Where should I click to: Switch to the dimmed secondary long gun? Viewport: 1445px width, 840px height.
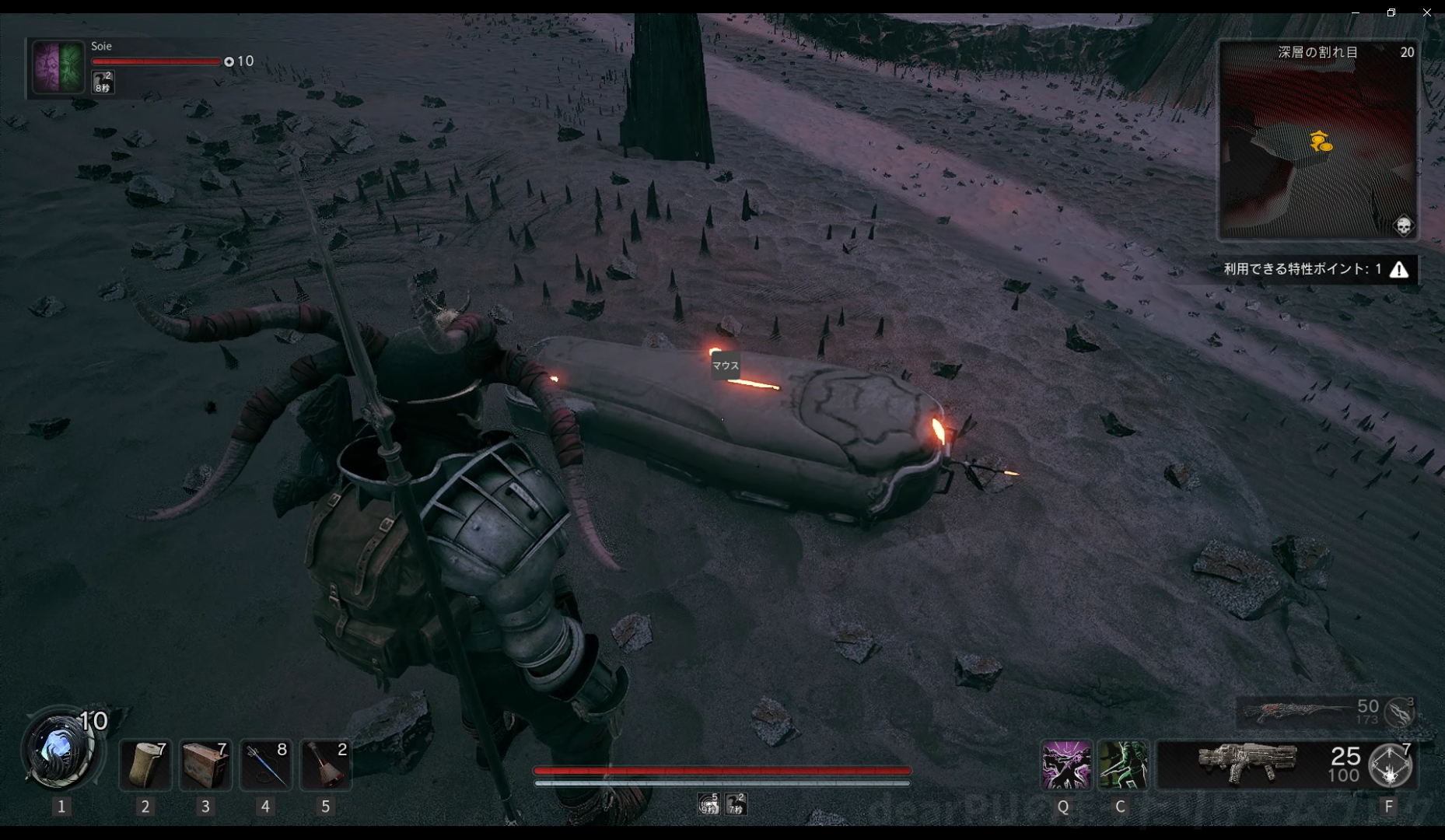1295,712
